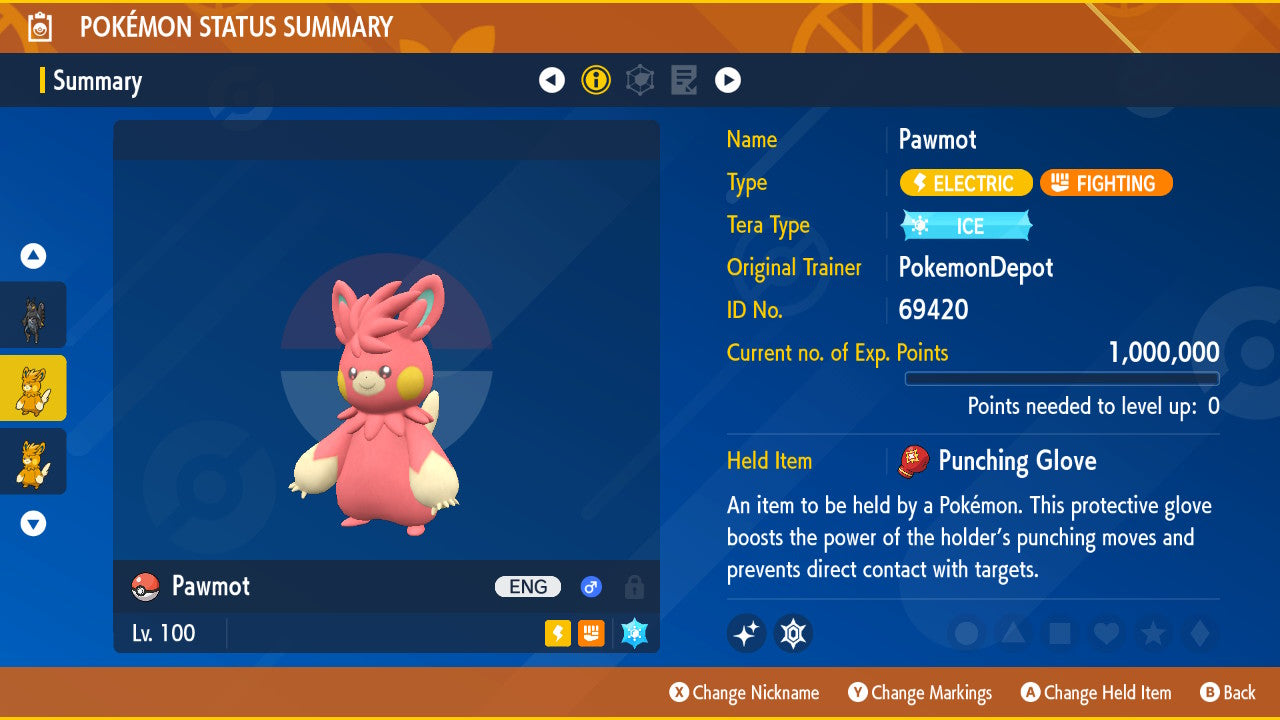Choose Change Held Item
1280x720 pixels.
point(1096,693)
